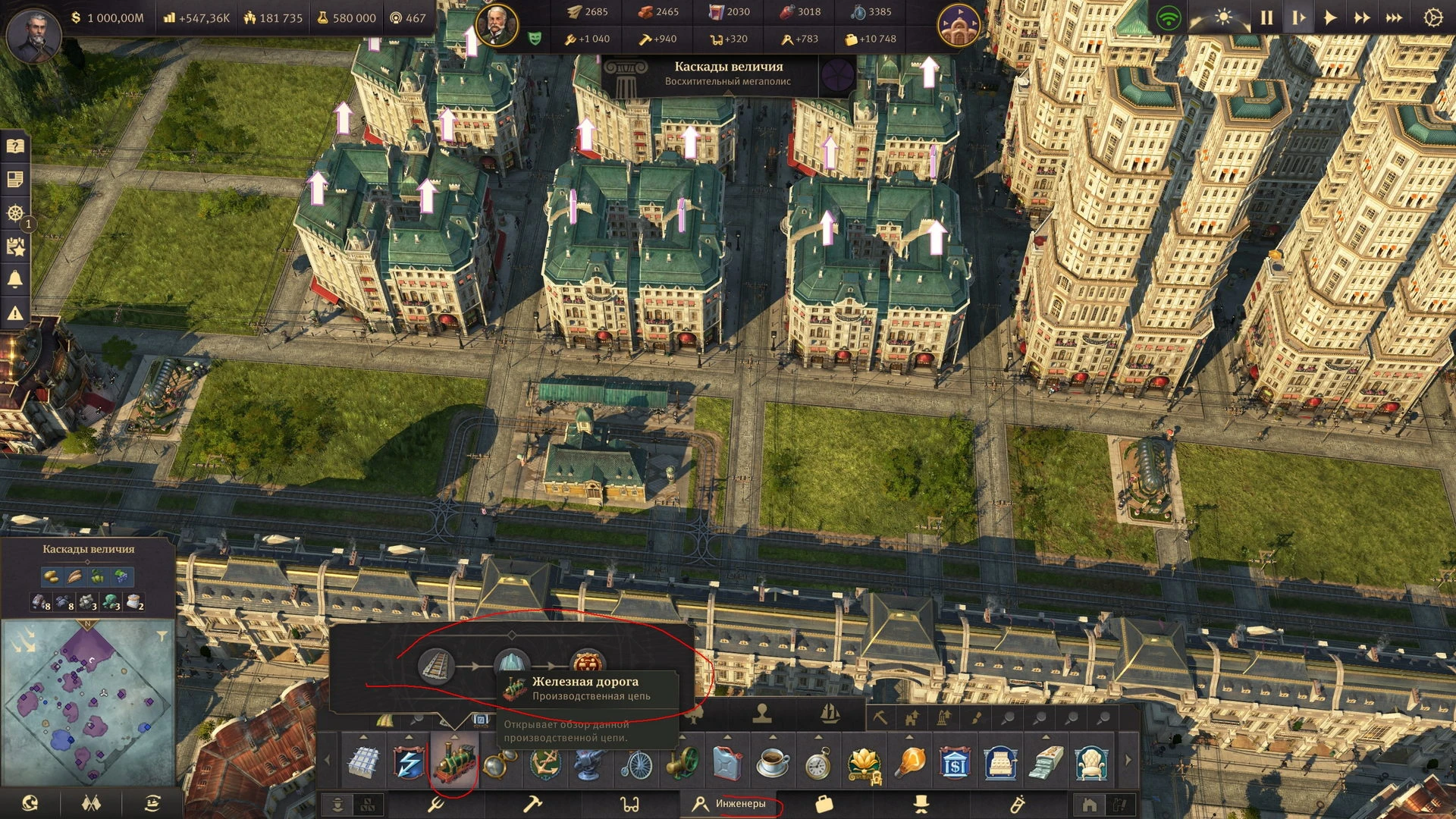Open the minimap filter funnel
The width and height of the screenshot is (1456, 819).
(162, 635)
